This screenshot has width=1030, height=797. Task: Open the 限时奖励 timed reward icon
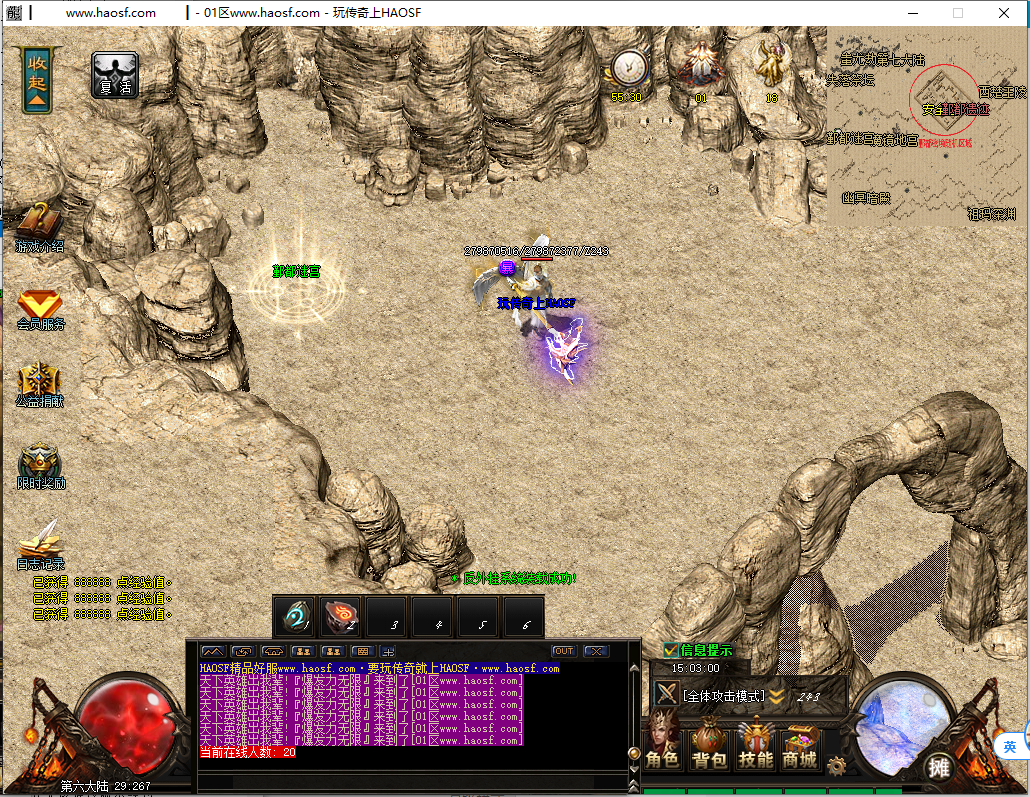point(40,464)
